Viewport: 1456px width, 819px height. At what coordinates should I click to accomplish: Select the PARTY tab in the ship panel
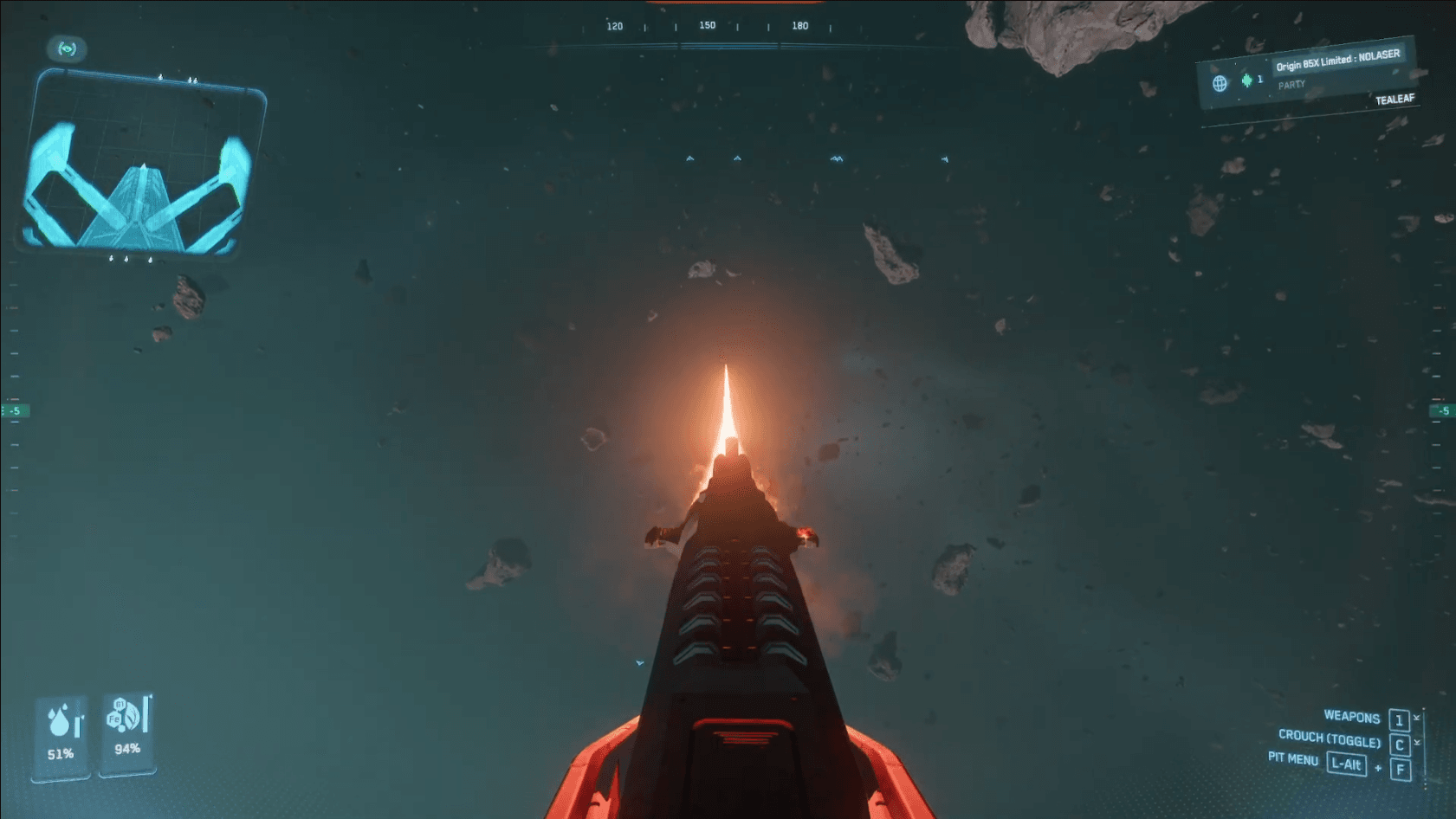[x=1291, y=84]
